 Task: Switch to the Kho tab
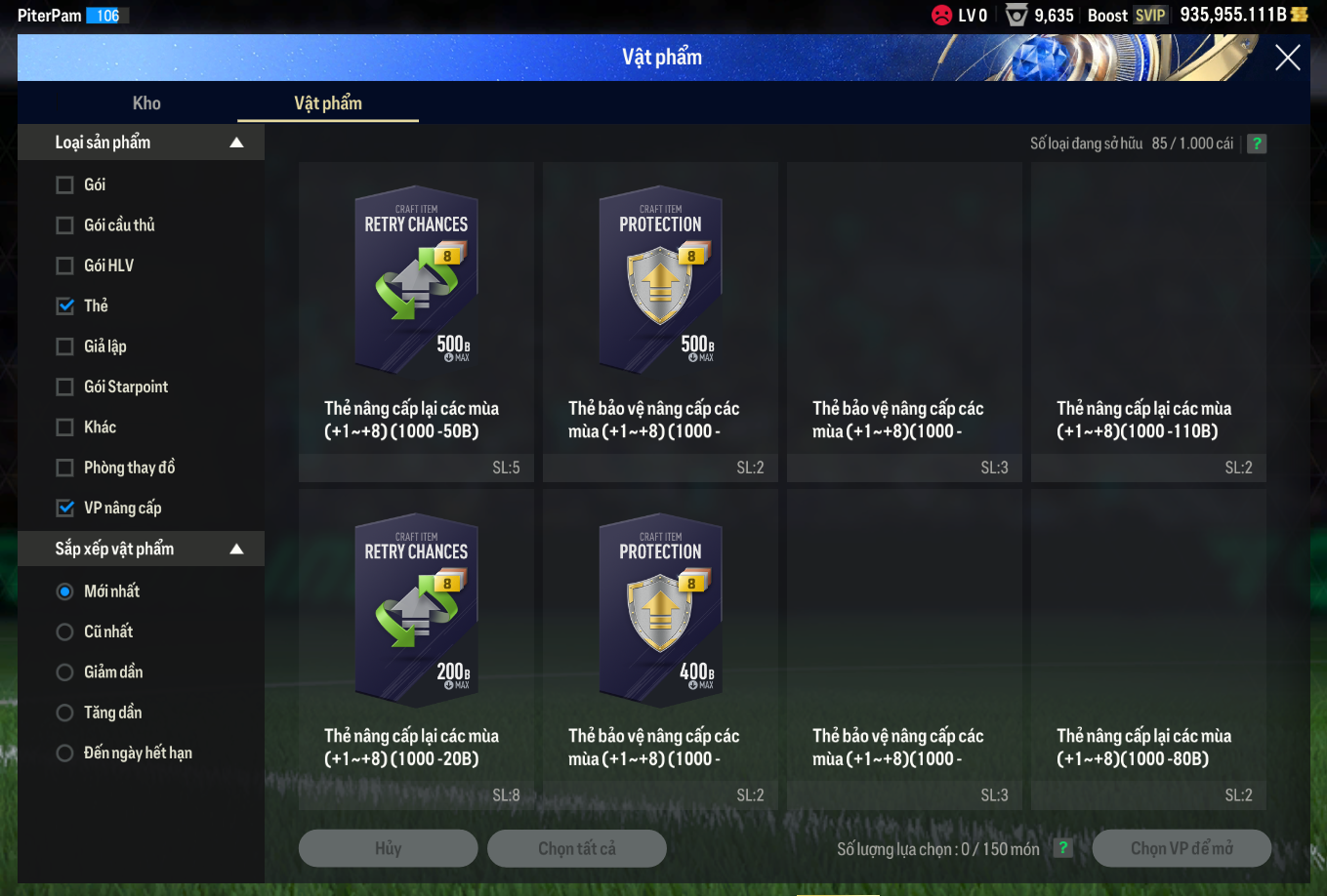click(x=146, y=103)
